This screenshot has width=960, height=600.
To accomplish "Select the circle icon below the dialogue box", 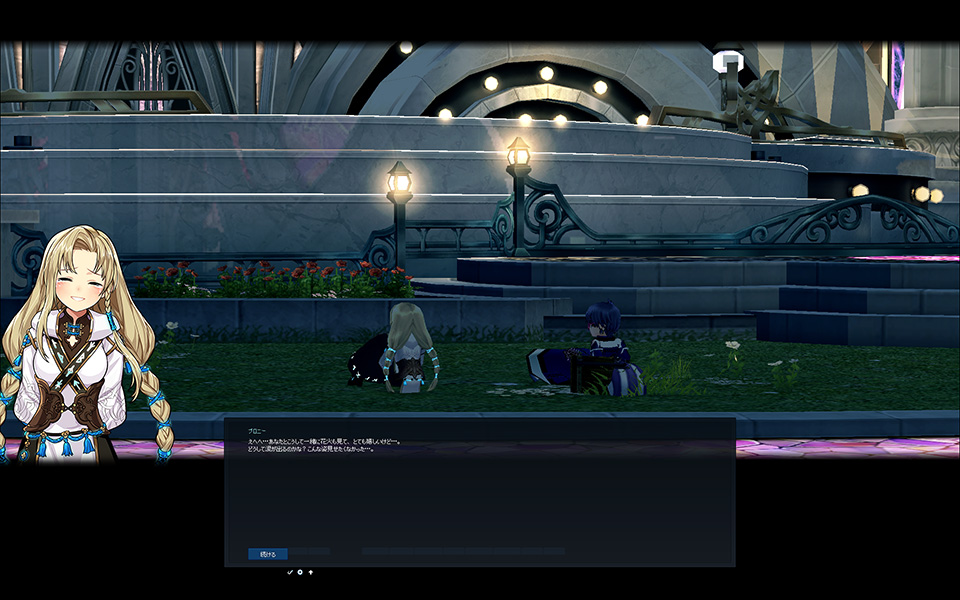I will coord(300,572).
